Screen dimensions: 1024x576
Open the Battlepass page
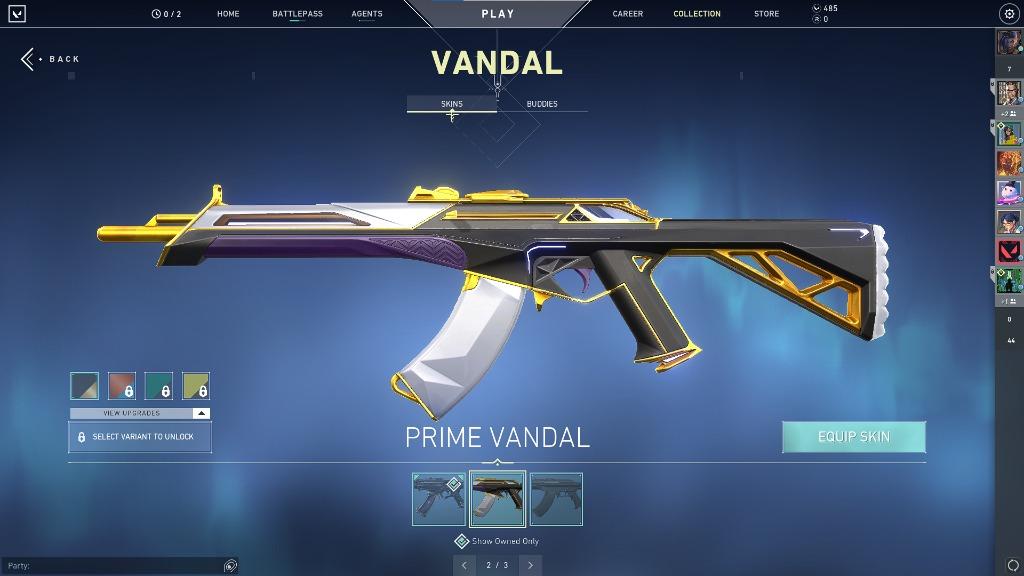pyautogui.click(x=297, y=14)
